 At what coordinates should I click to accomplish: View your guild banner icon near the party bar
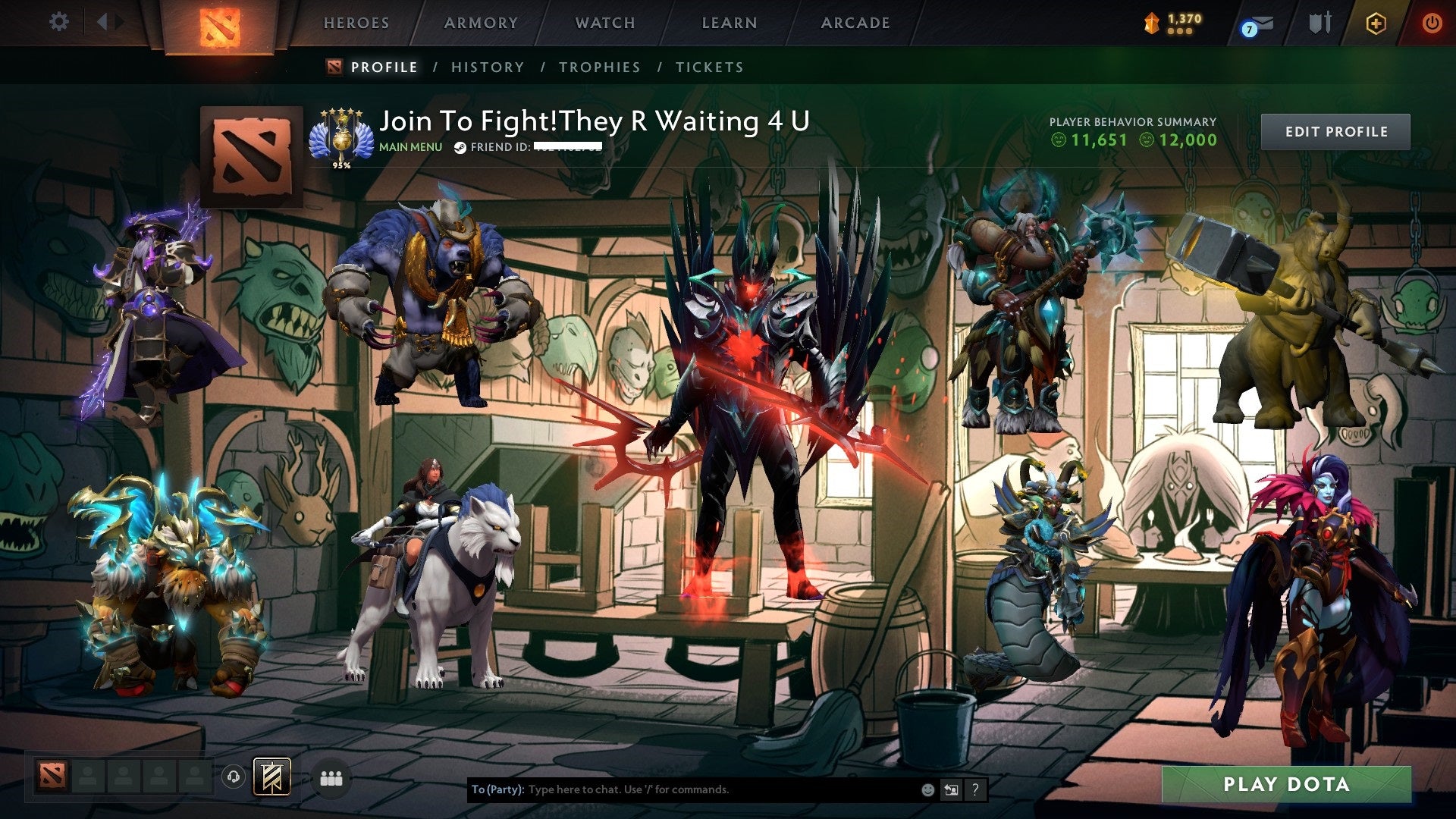pos(271,778)
